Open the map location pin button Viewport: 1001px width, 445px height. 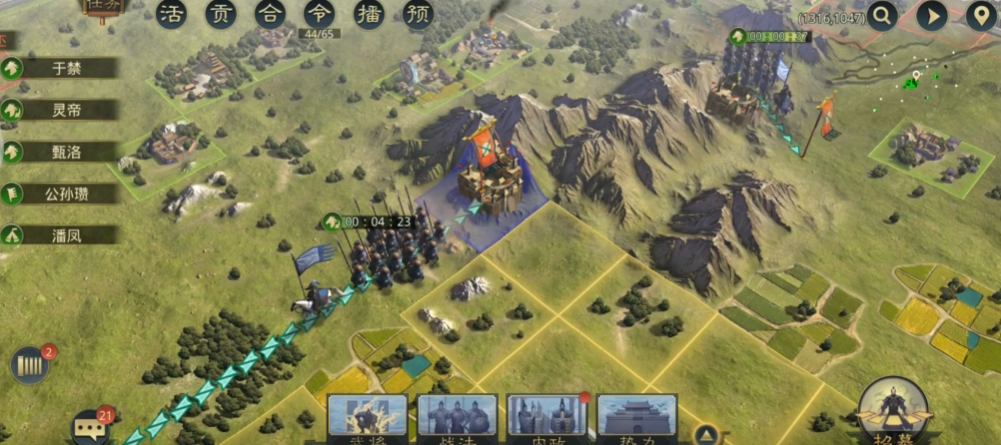981,15
